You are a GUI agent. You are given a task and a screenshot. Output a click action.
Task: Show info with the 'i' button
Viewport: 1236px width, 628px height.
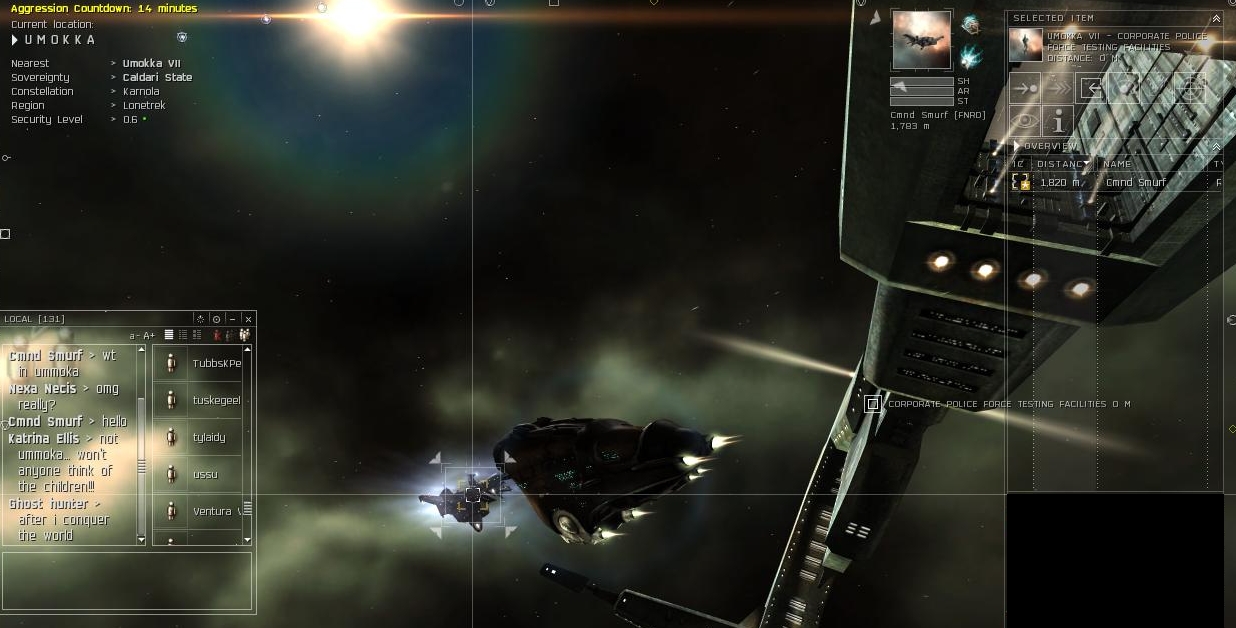1058,121
